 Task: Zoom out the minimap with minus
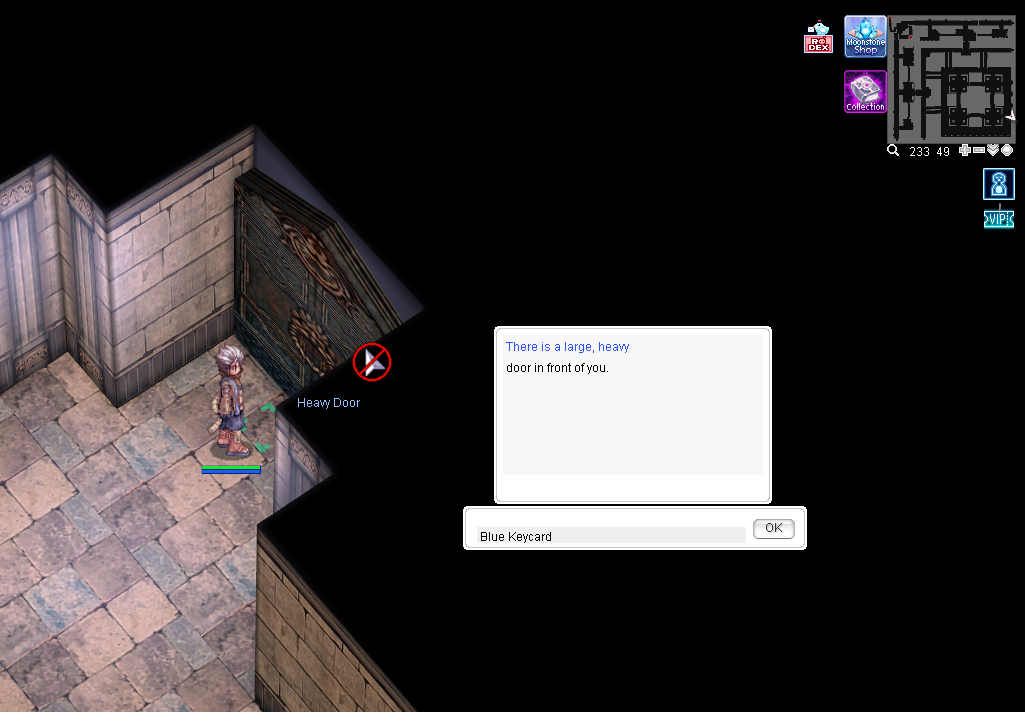coord(979,150)
